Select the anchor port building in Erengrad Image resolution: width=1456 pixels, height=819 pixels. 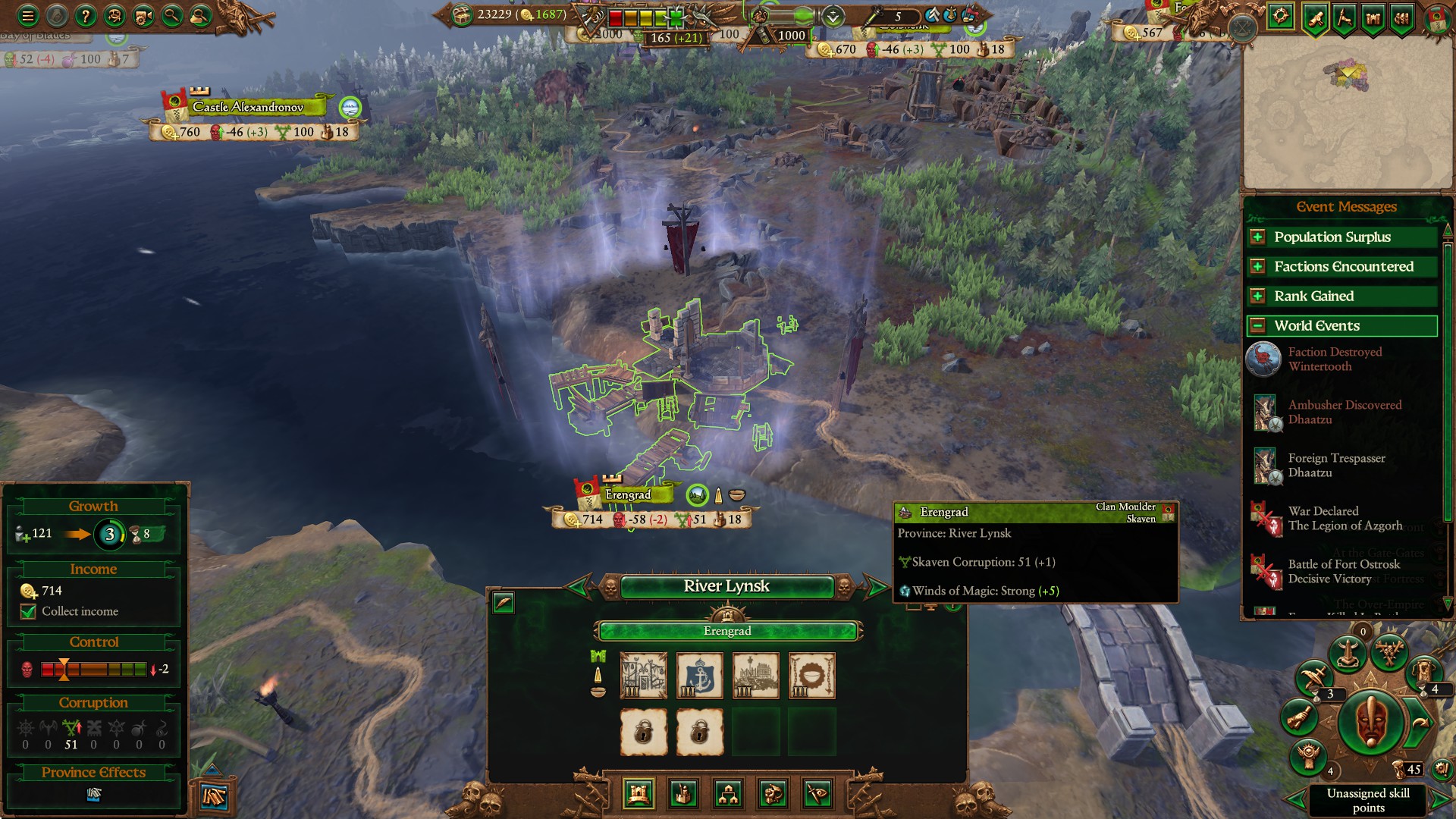pyautogui.click(x=699, y=675)
